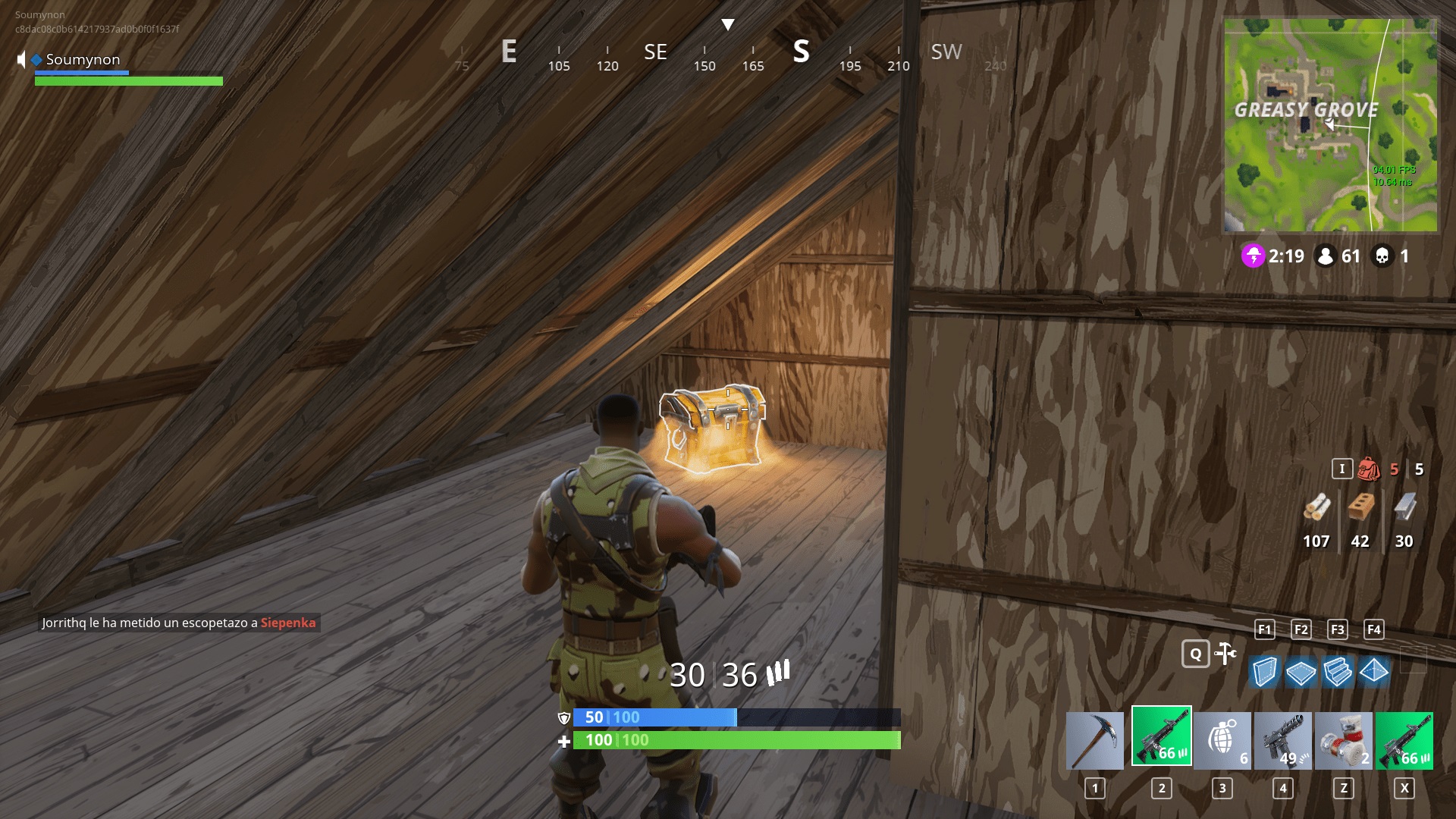Select the stairs building piece icon

pos(1338,671)
